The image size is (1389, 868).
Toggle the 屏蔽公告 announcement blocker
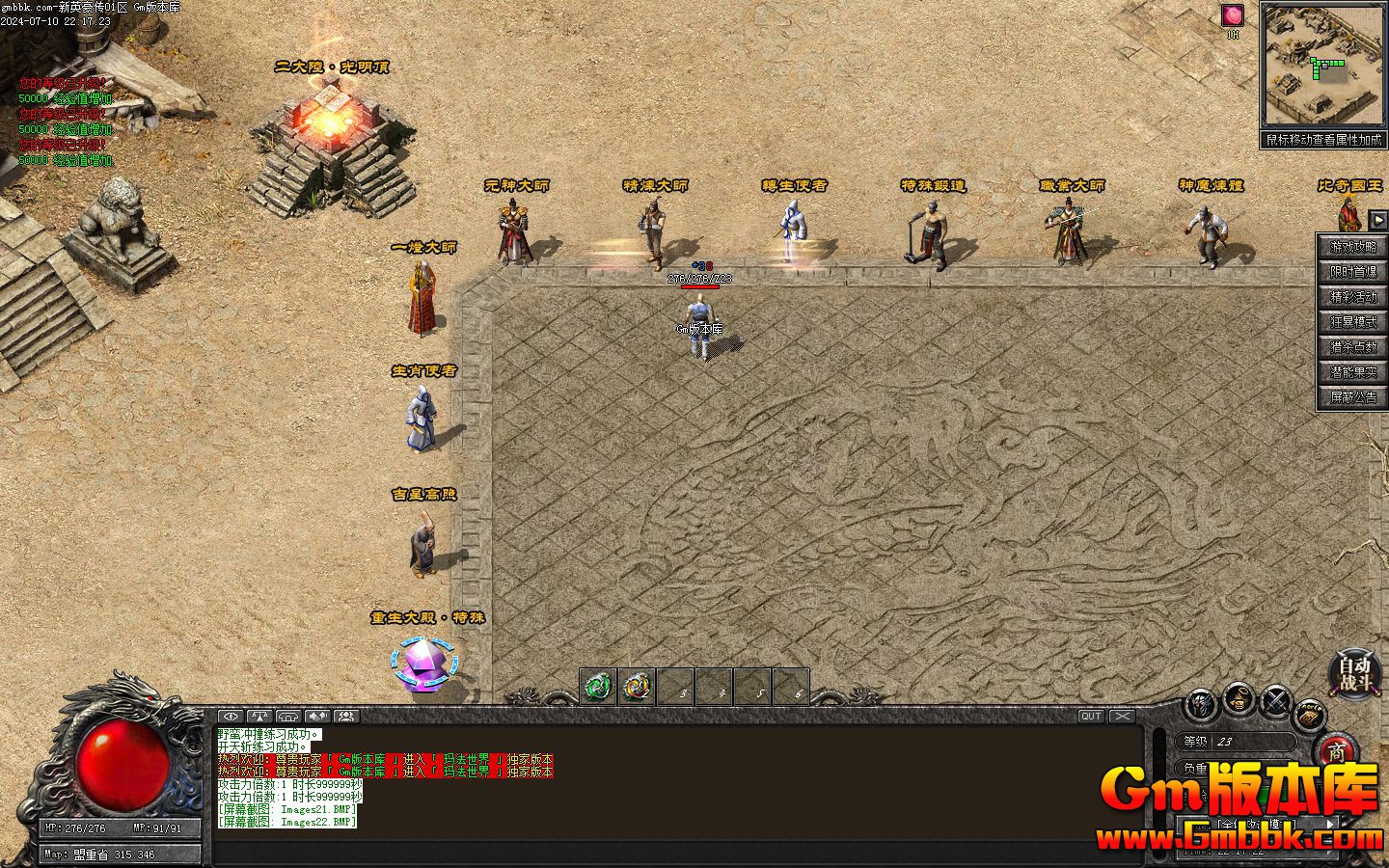point(1353,397)
